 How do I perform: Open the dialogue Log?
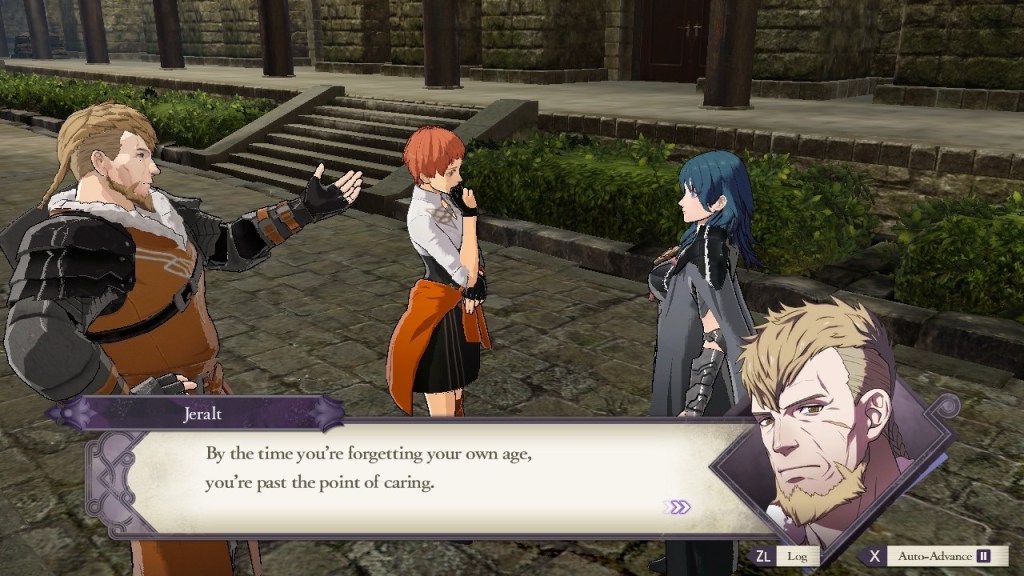[797, 556]
